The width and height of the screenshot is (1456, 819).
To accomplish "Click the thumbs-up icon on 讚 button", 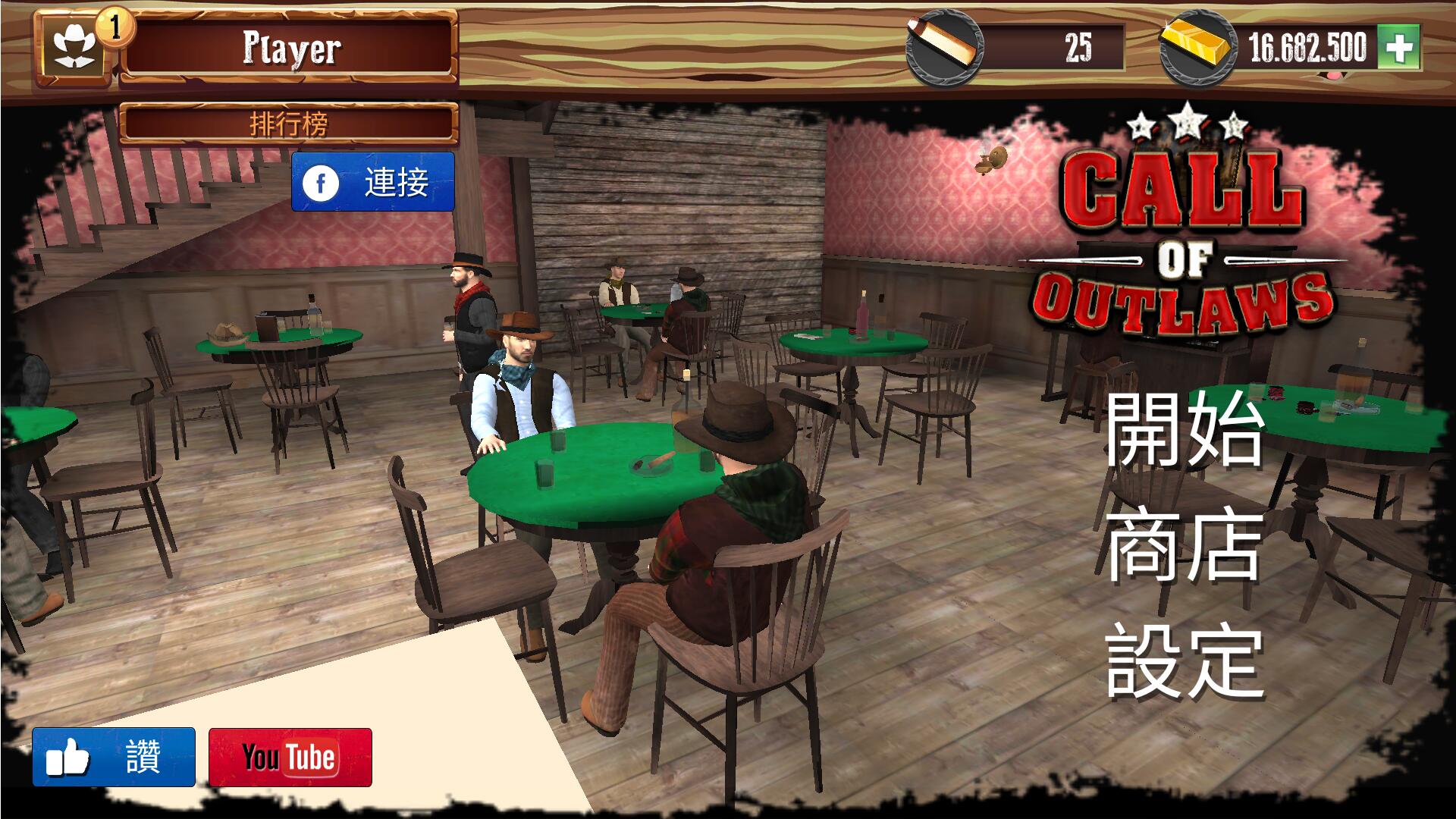I will [68, 758].
